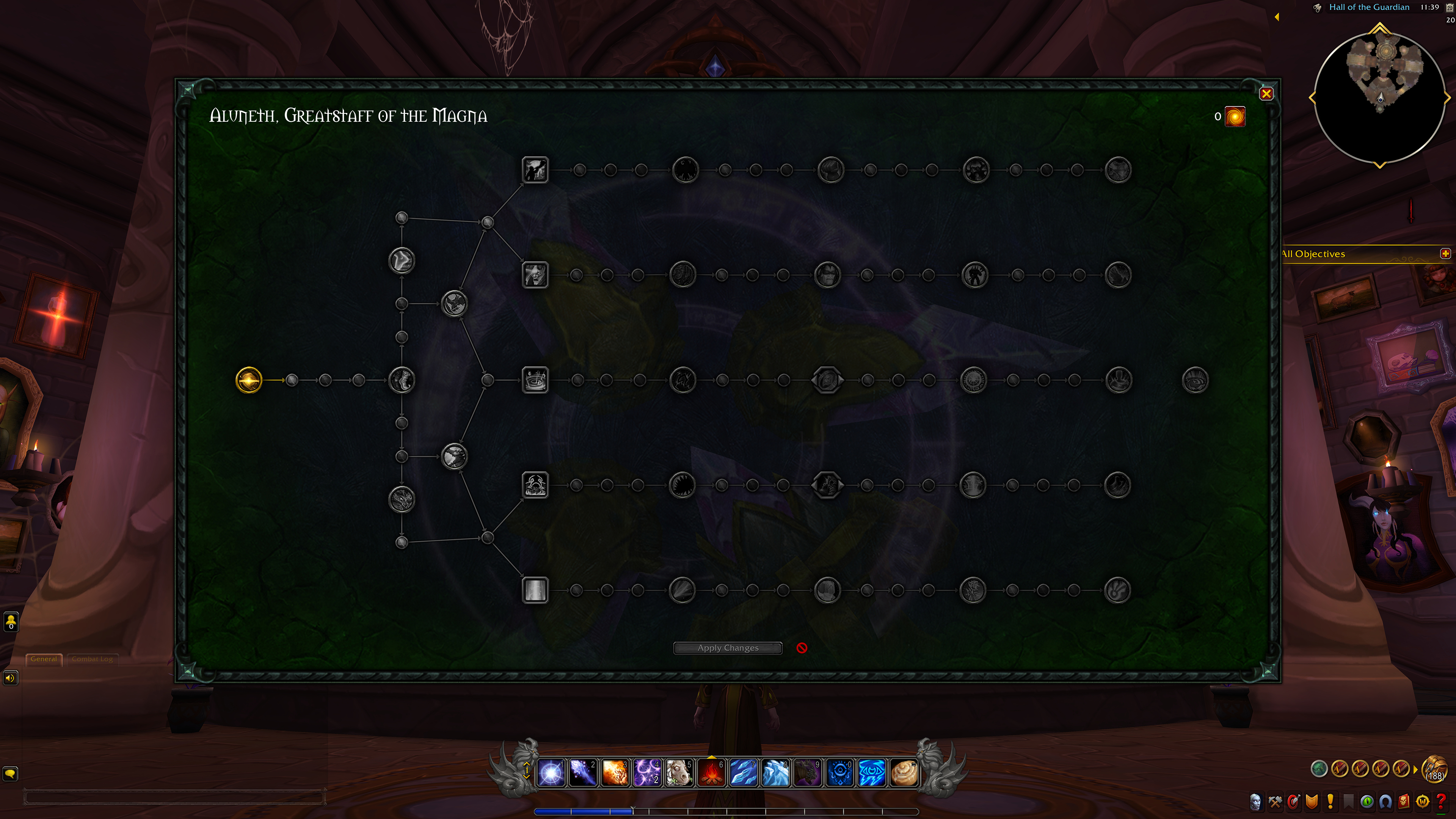
Task: Activate the fiery spell in slot 3
Action: (615, 773)
